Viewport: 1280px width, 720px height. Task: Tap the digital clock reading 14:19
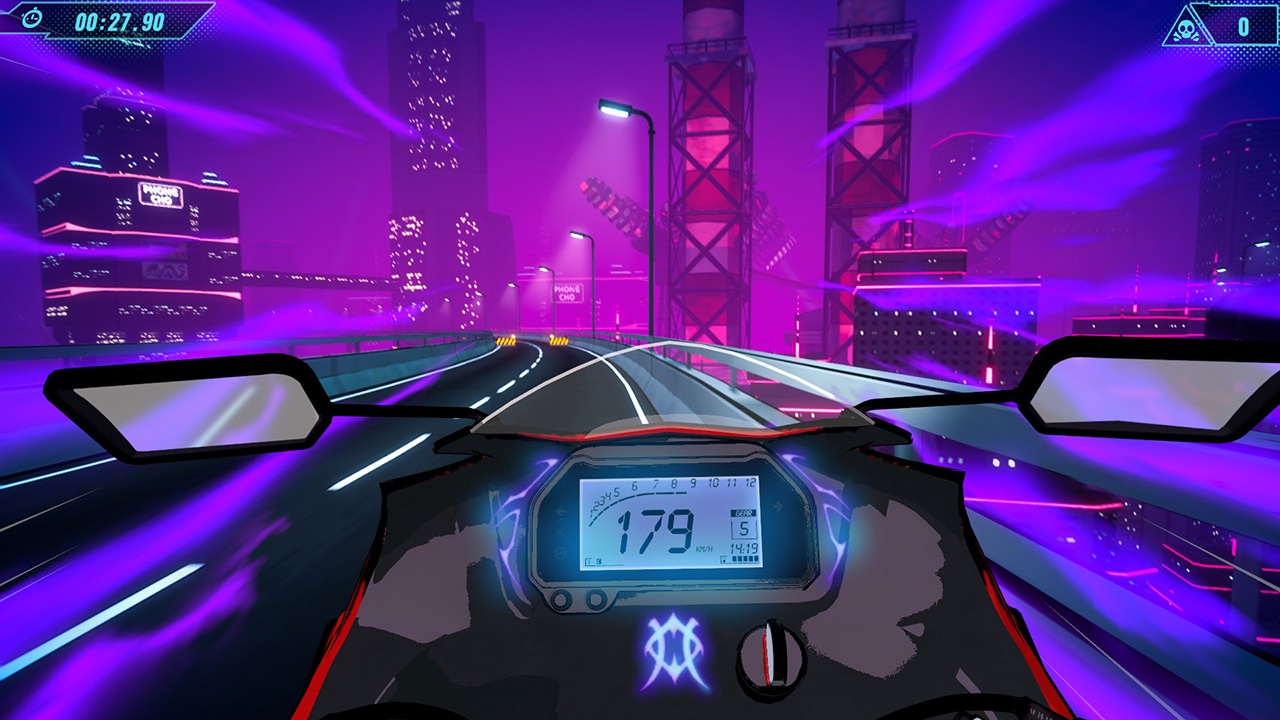point(743,548)
